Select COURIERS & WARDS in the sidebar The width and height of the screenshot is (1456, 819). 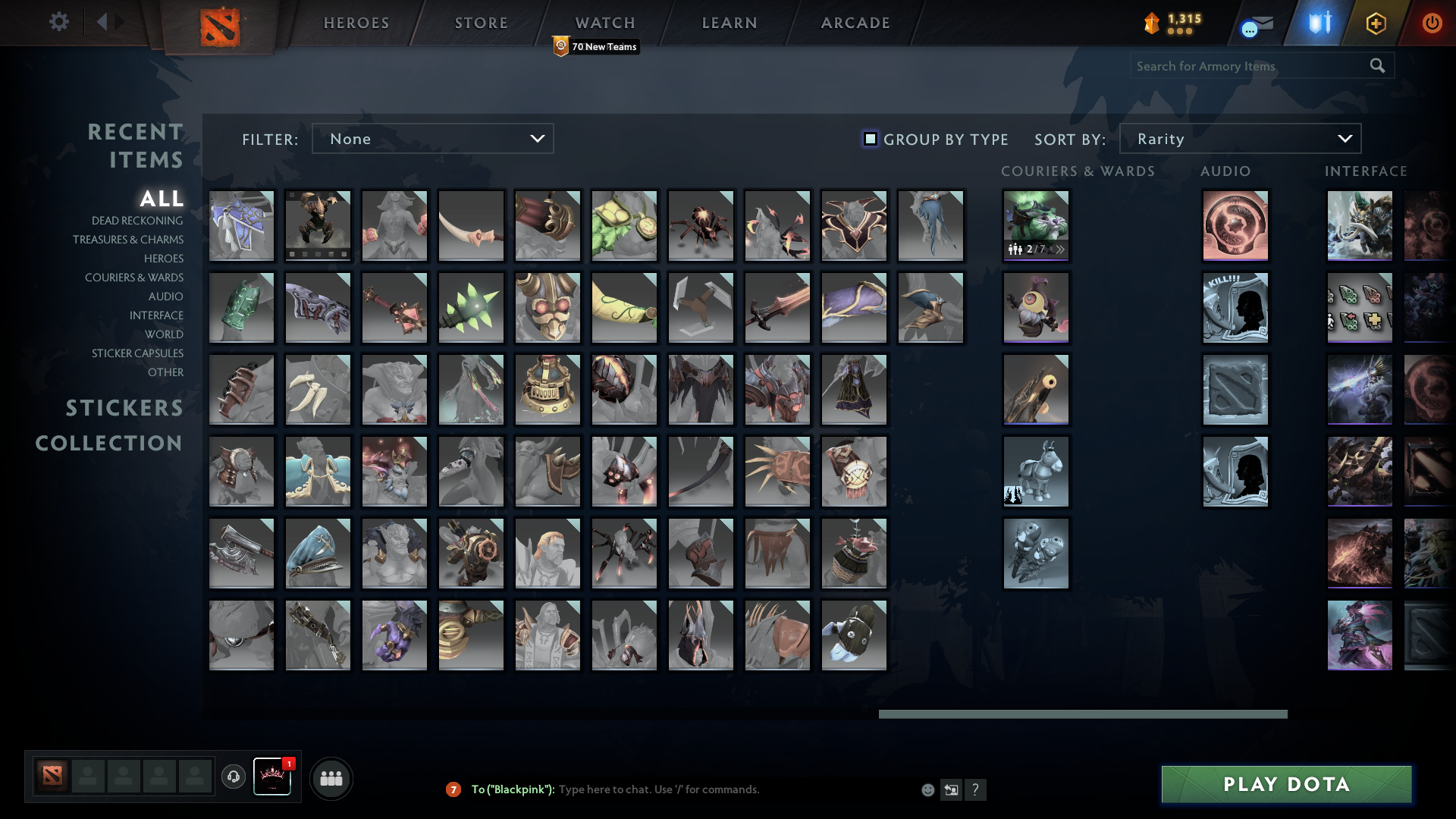pos(133,278)
